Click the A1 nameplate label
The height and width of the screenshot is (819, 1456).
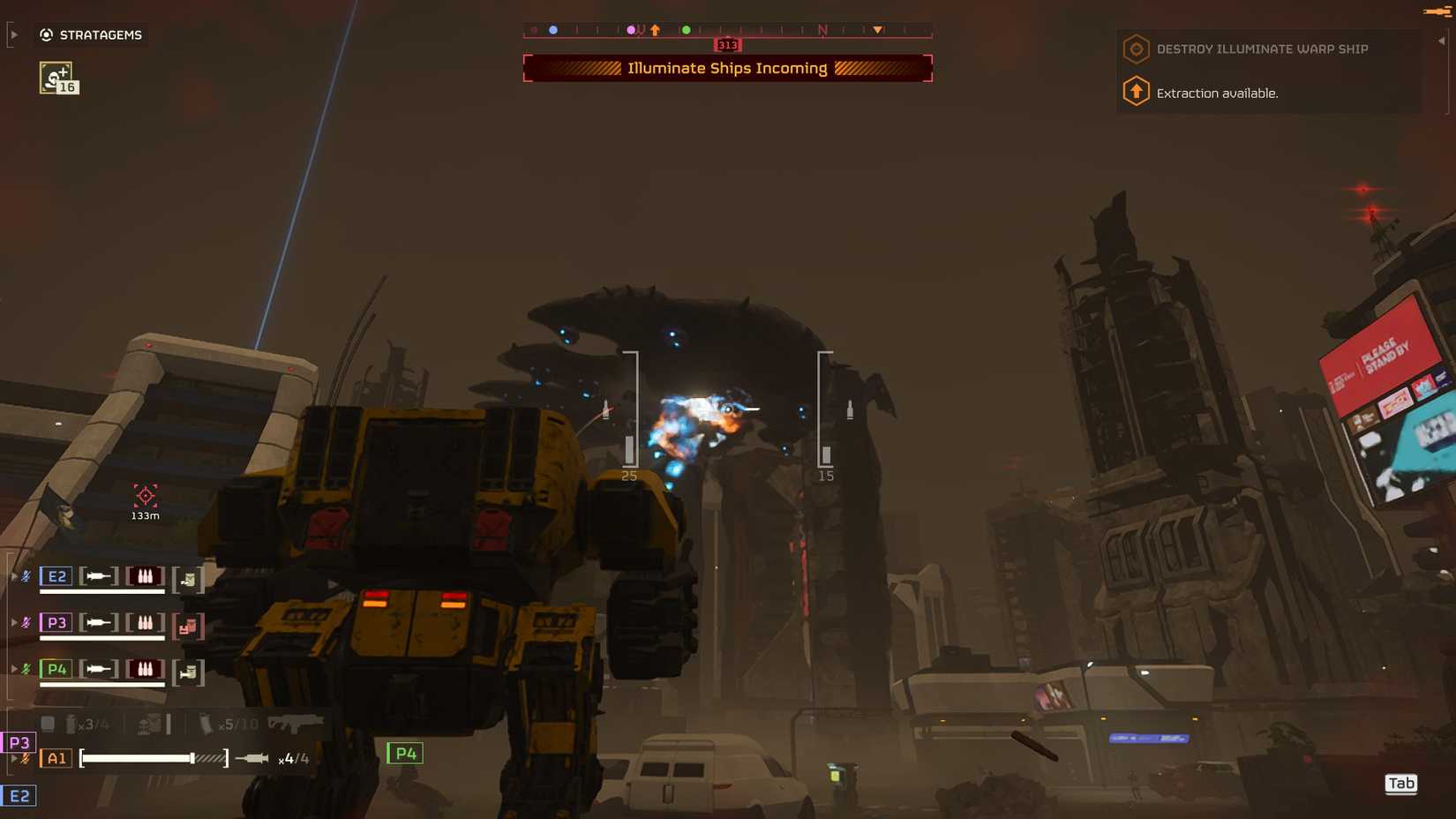[x=56, y=758]
